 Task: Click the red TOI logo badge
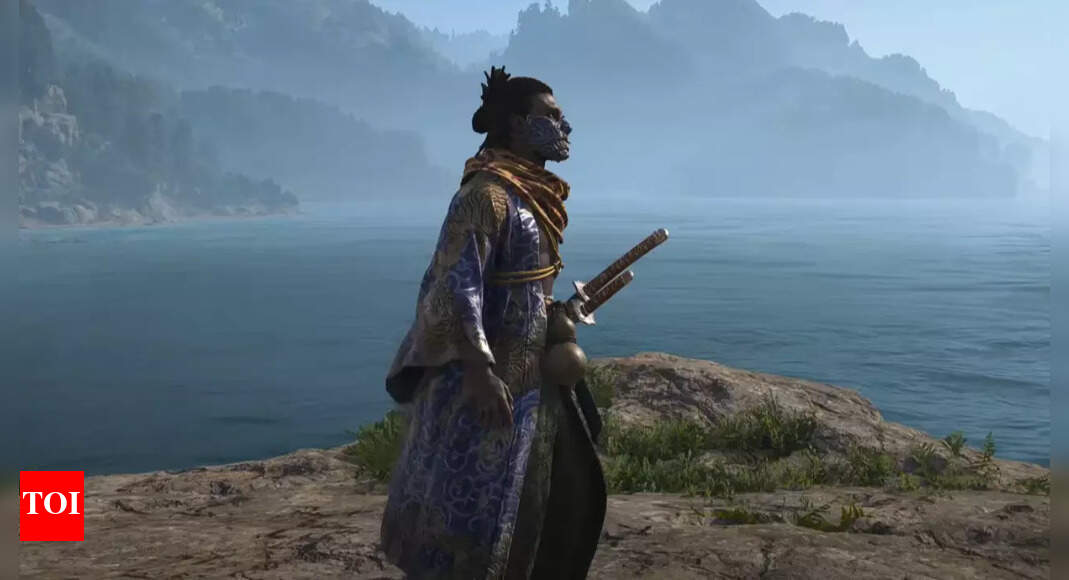(x=51, y=506)
